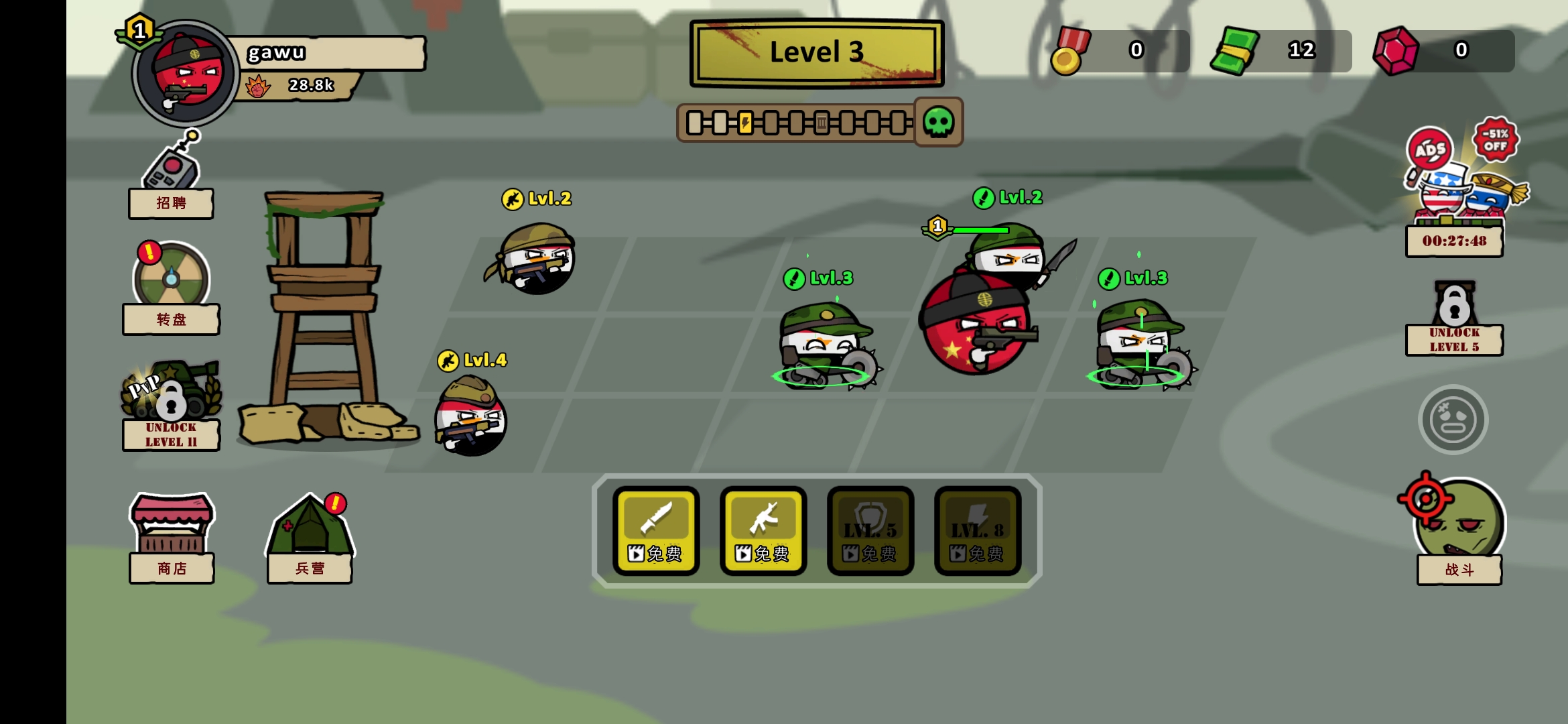Open the 商店 shop
This screenshot has height=724, width=1568.
pos(172,536)
